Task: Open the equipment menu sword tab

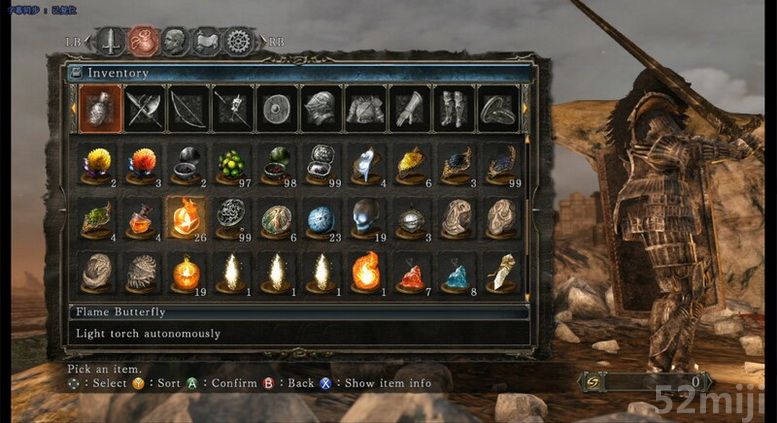Action: coord(110,41)
